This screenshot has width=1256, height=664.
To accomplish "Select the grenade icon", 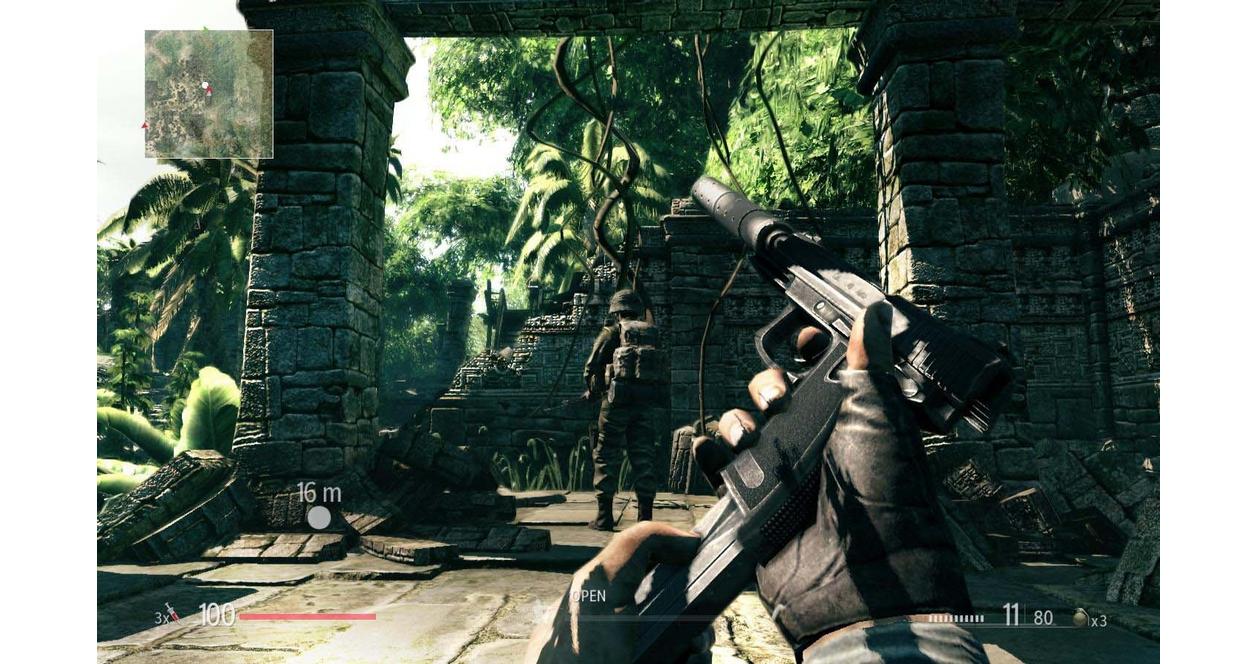I will pos(1079,618).
